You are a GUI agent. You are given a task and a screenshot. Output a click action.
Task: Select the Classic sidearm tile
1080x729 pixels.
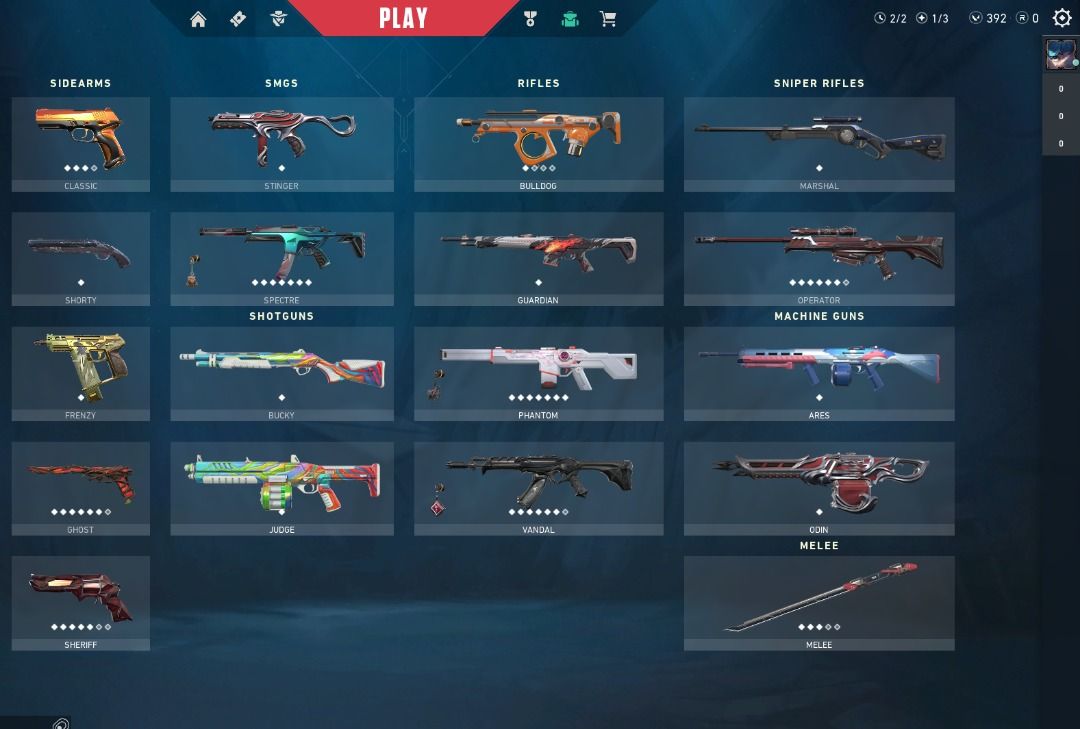pos(81,143)
